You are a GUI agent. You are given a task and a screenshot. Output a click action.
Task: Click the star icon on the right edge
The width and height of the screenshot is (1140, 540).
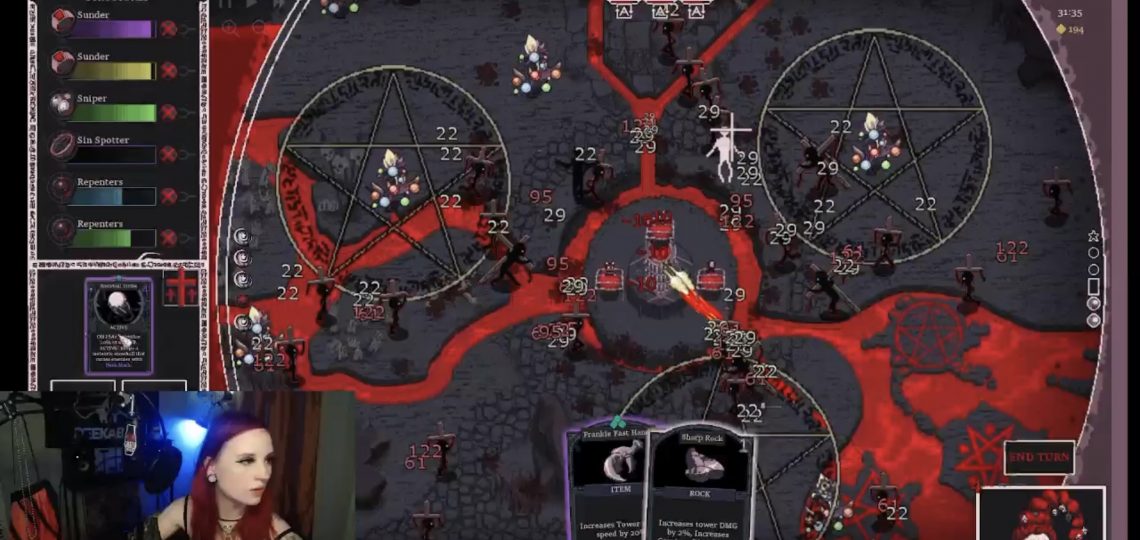1093,236
